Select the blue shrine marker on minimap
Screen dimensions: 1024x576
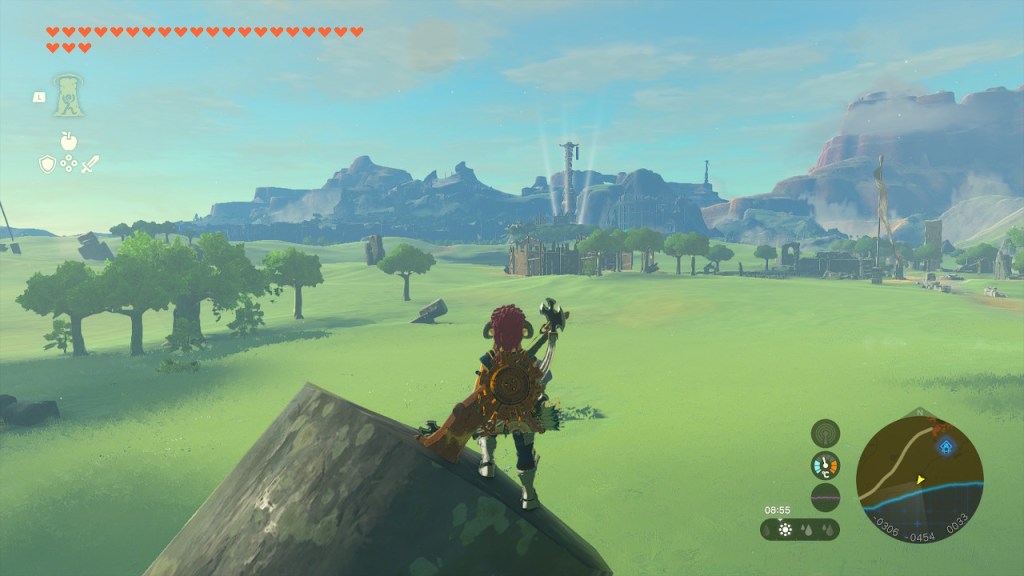944,447
